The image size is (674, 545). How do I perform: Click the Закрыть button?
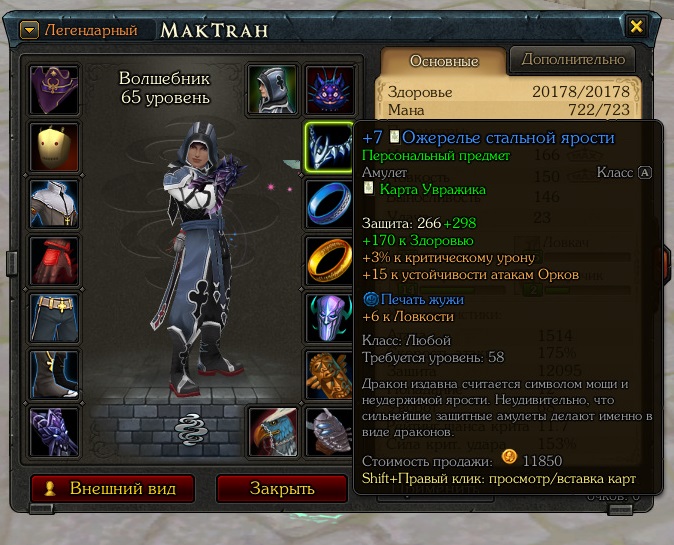[x=281, y=489]
